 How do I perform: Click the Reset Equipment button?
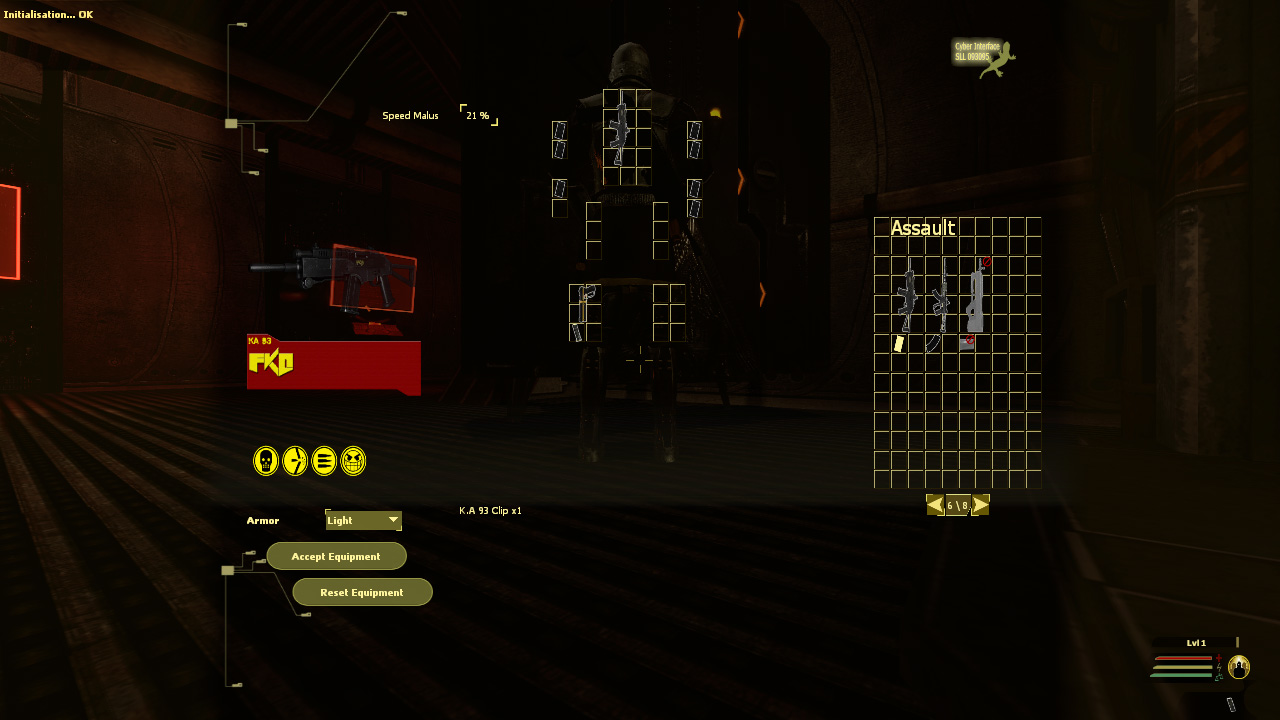[362, 592]
